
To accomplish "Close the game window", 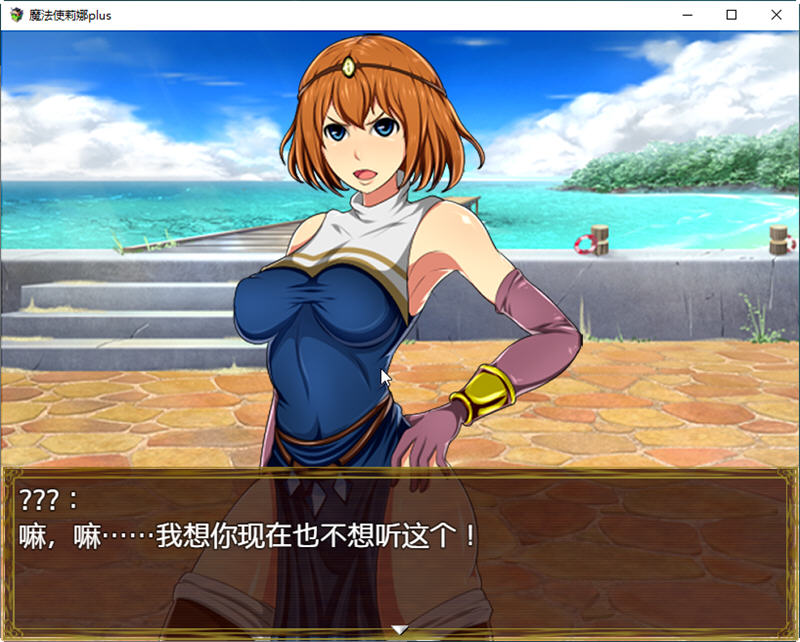I will pos(776,15).
